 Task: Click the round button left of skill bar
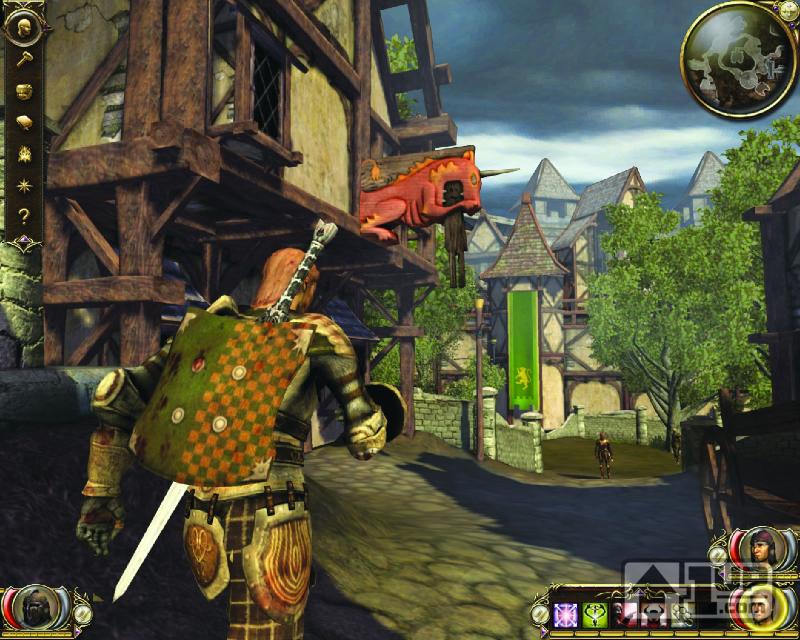[x=541, y=612]
